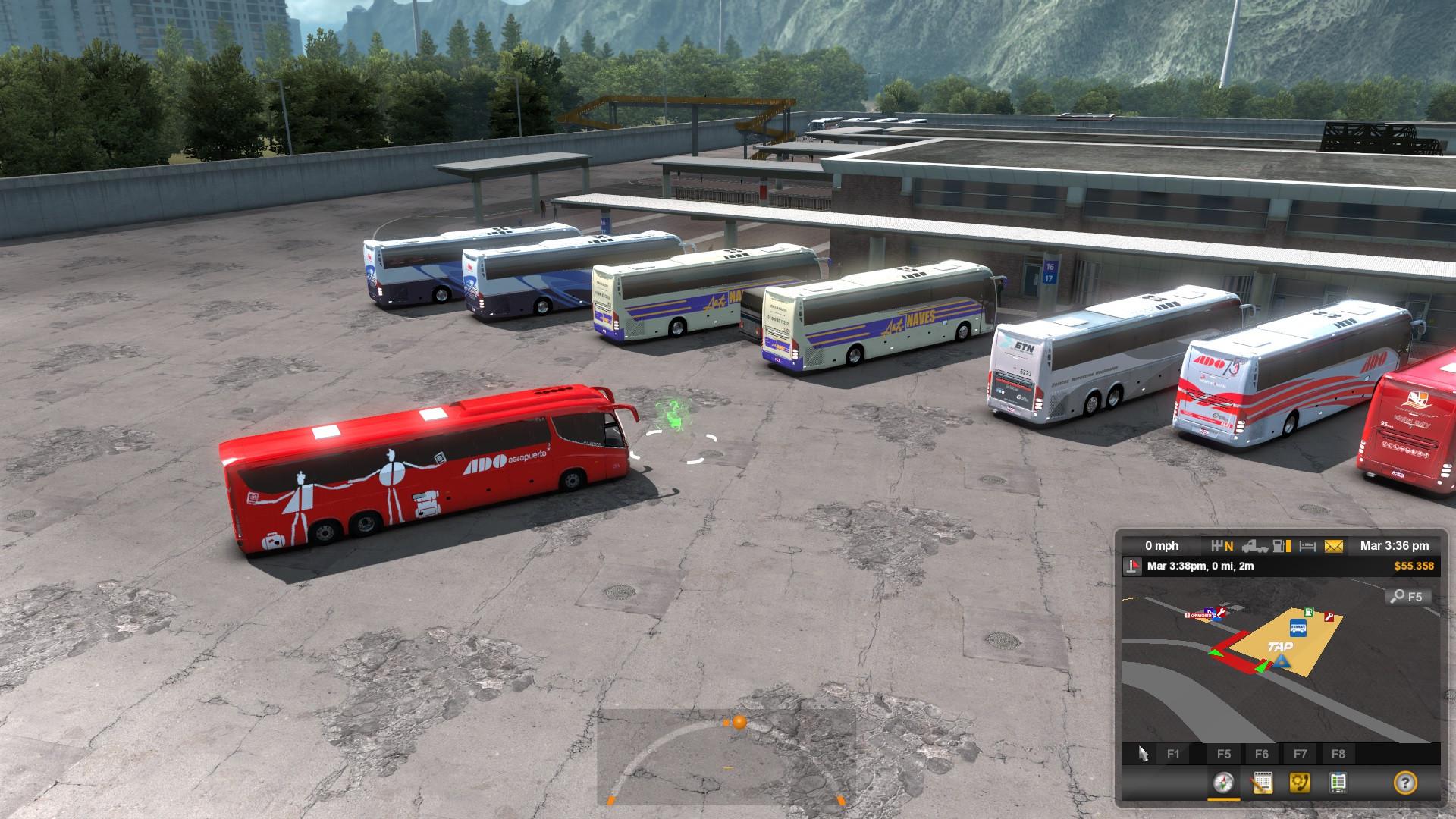The height and width of the screenshot is (819, 1456).
Task: Click the destination flag icon
Action: [1133, 566]
